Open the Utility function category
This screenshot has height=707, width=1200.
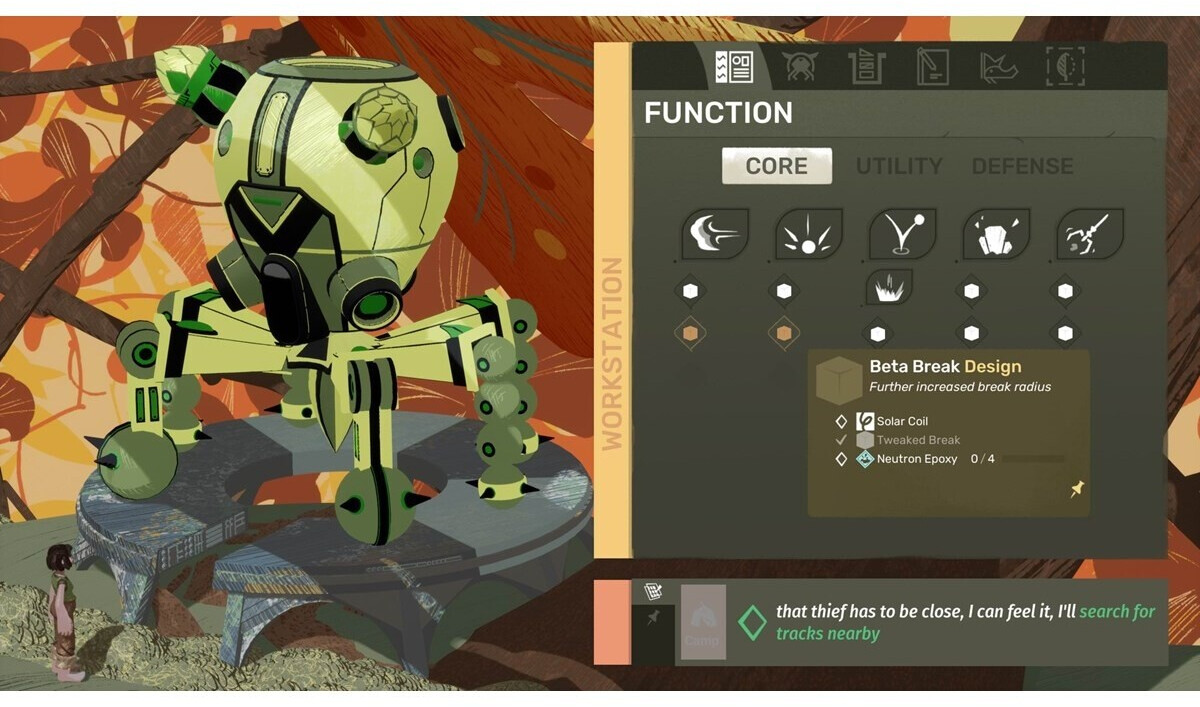[x=899, y=166]
